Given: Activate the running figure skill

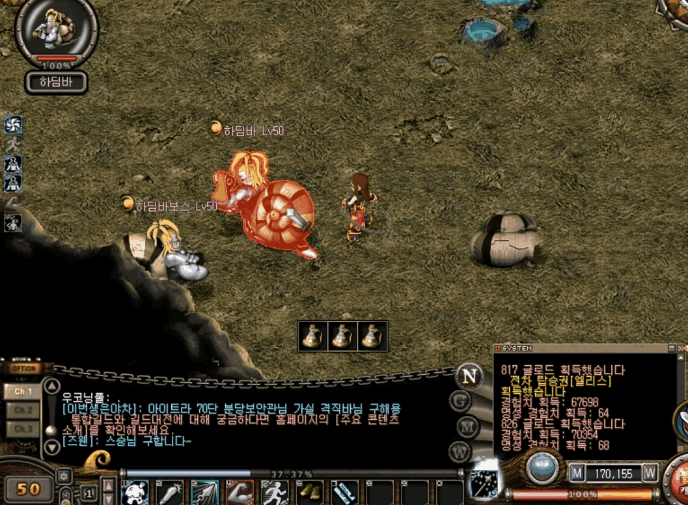Looking at the screenshot, I should coord(274,493).
